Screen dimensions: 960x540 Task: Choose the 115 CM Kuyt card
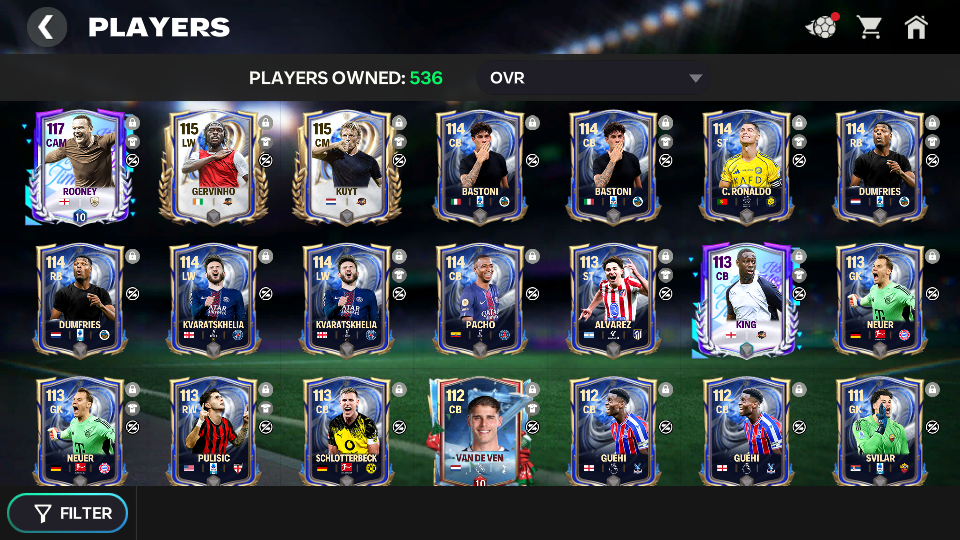346,167
